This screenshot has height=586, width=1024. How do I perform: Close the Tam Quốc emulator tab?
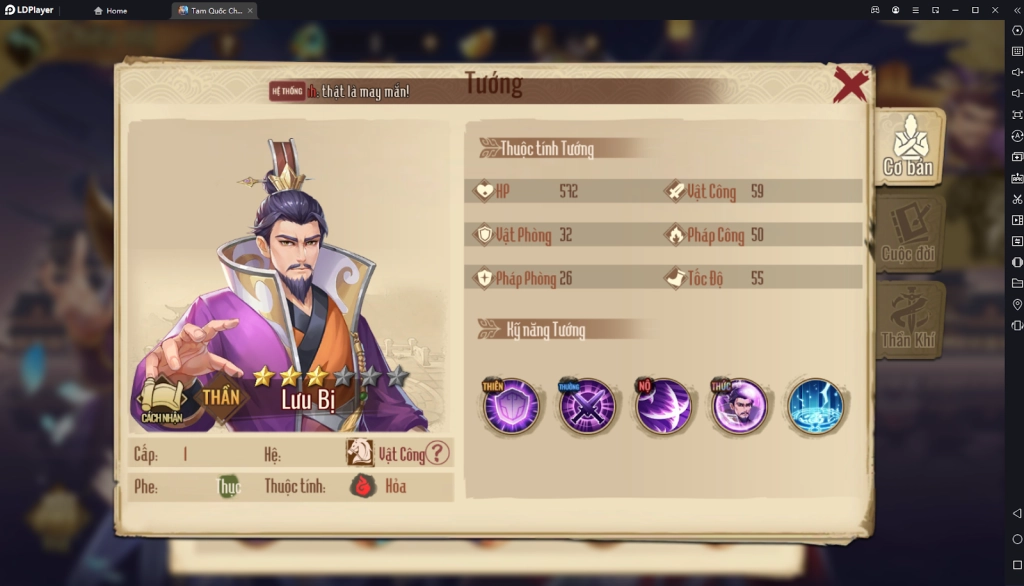tap(250, 10)
